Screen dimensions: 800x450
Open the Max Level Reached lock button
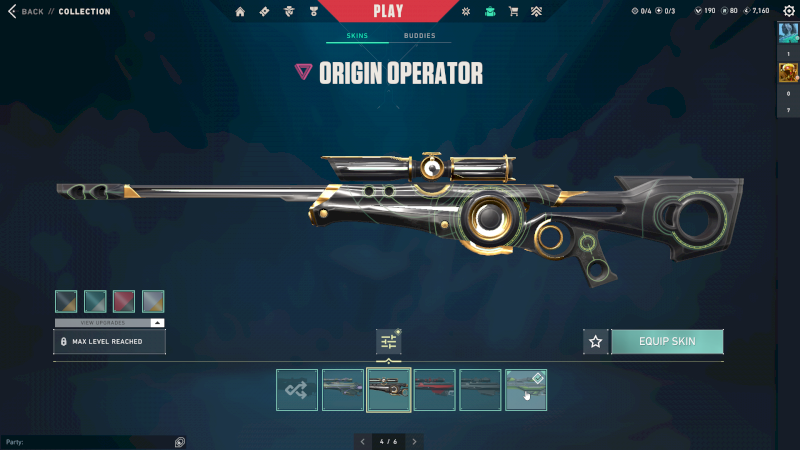(x=109, y=342)
